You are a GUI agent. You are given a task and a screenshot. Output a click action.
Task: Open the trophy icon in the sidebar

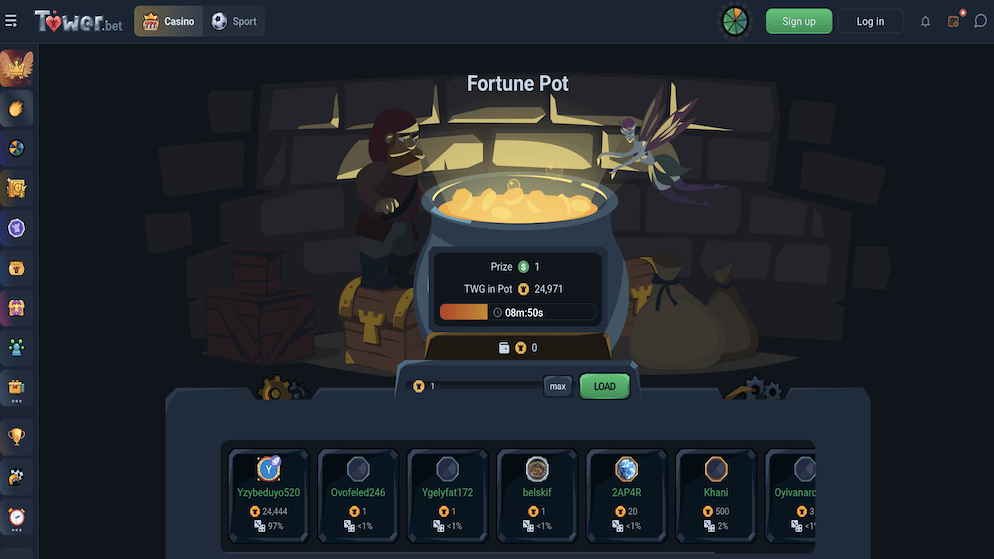[16, 436]
